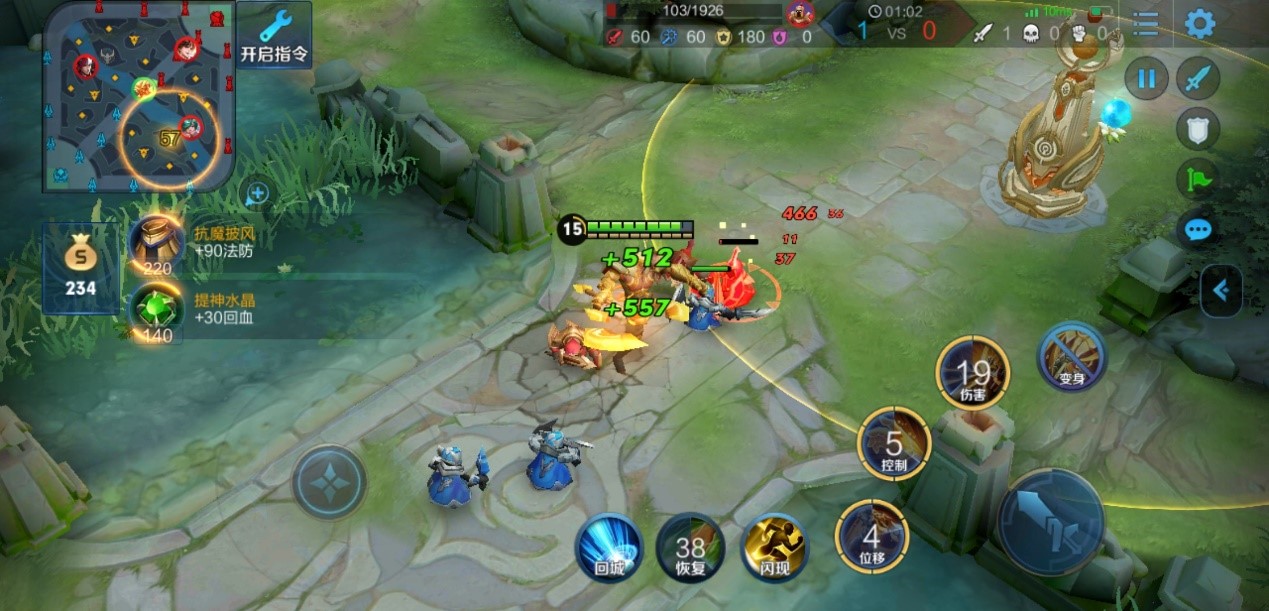
Task: Collapse the side panel with the arrow
Action: (x=1221, y=290)
